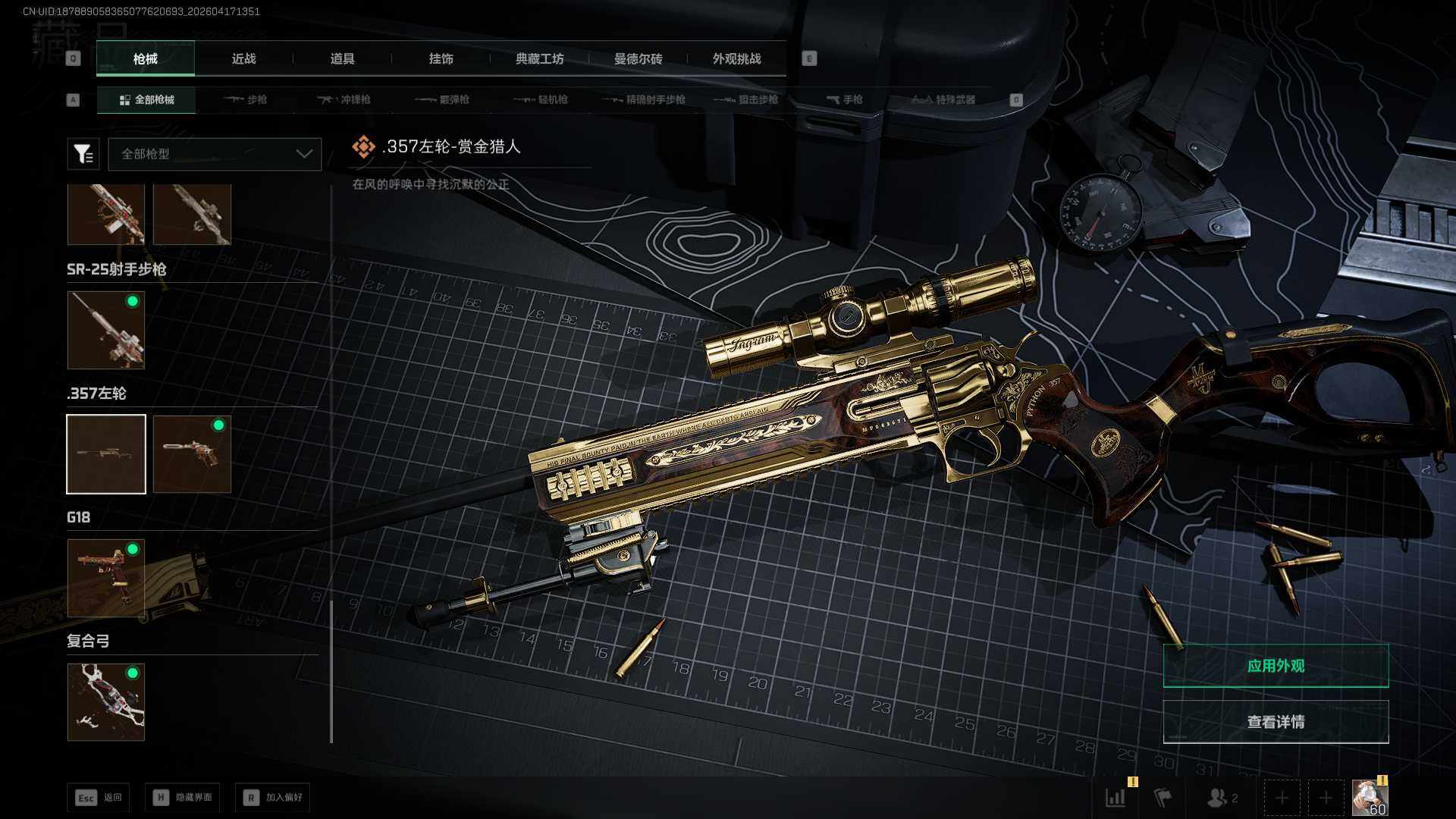Open the 外观挑战 appearance challenge tab
This screenshot has width=1456, height=819.
point(736,58)
